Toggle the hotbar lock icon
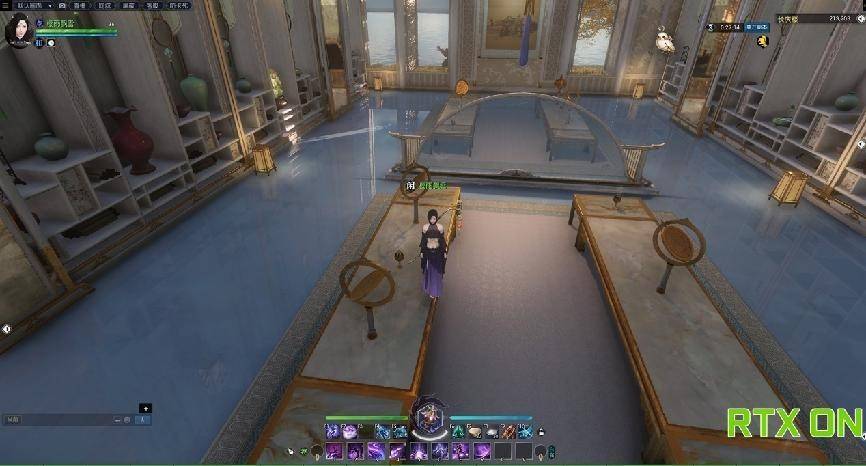 click(x=541, y=432)
